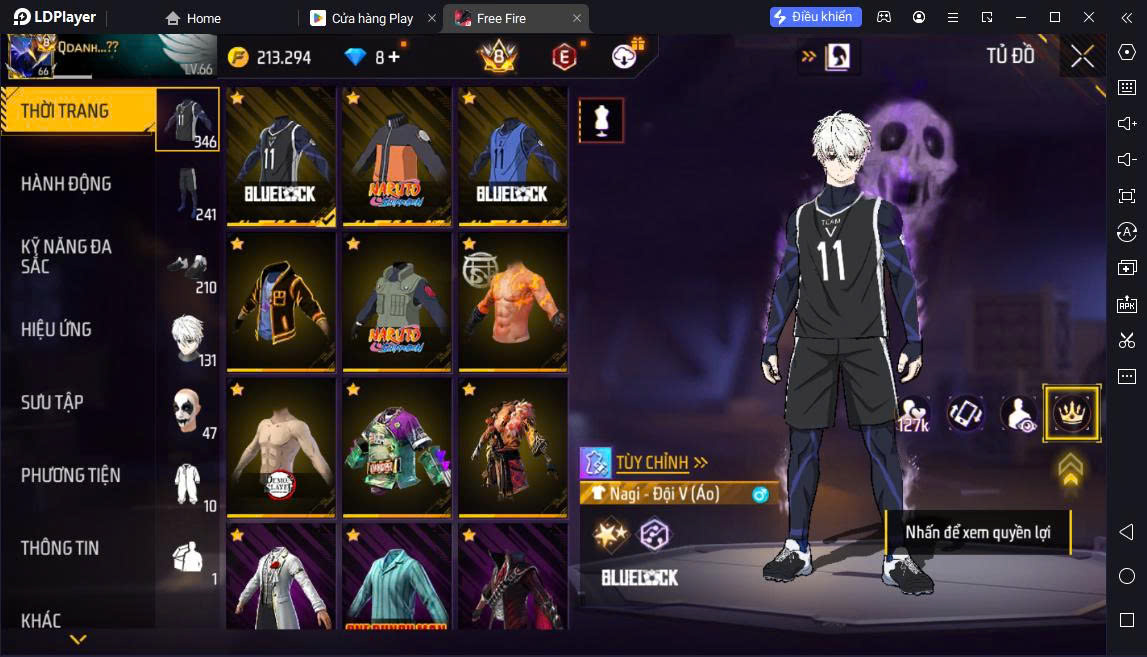This screenshot has width=1147, height=657.
Task: Open the mannequin outfit preset button
Action: [601, 121]
